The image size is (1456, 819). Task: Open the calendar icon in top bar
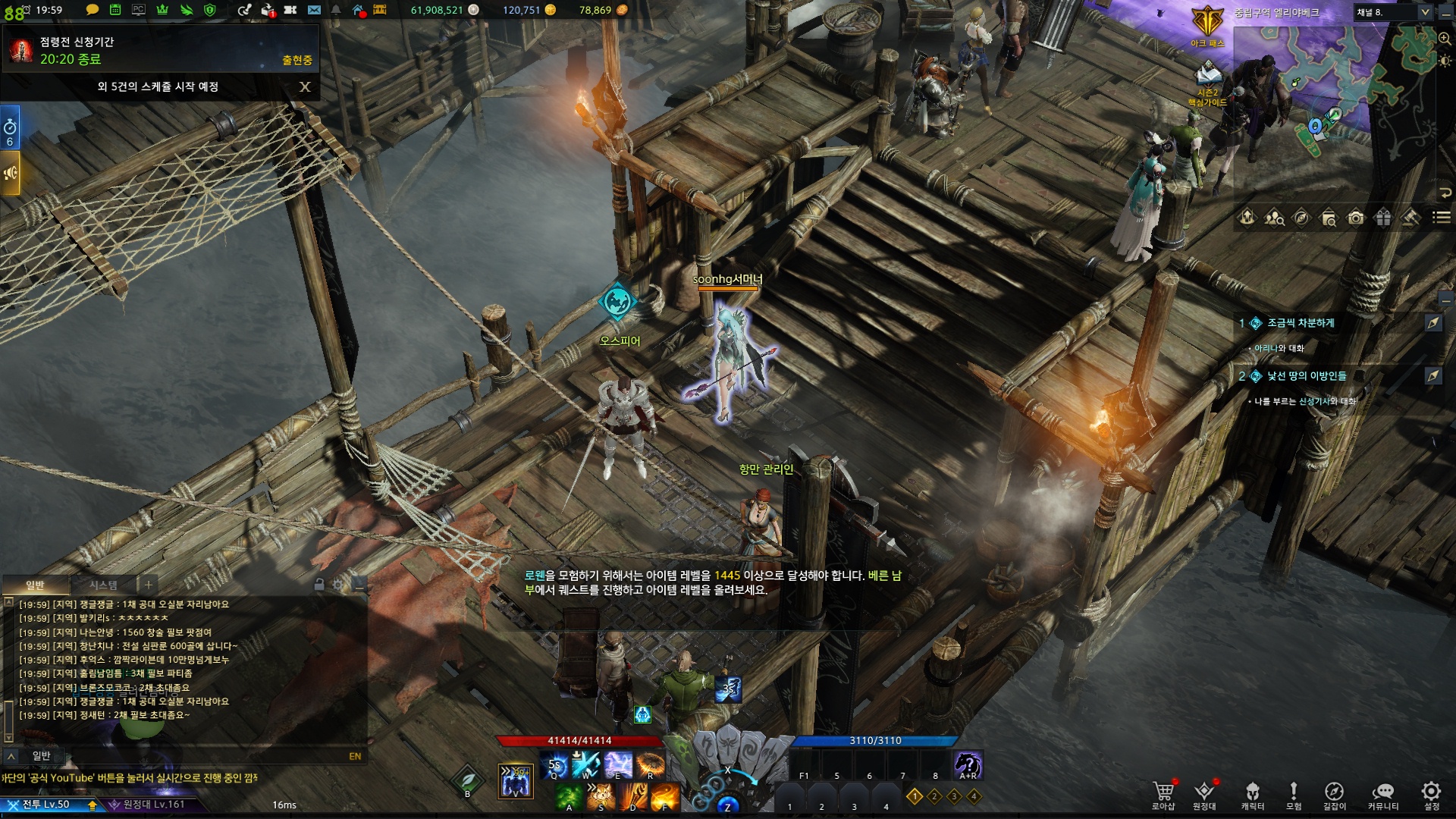point(115,10)
